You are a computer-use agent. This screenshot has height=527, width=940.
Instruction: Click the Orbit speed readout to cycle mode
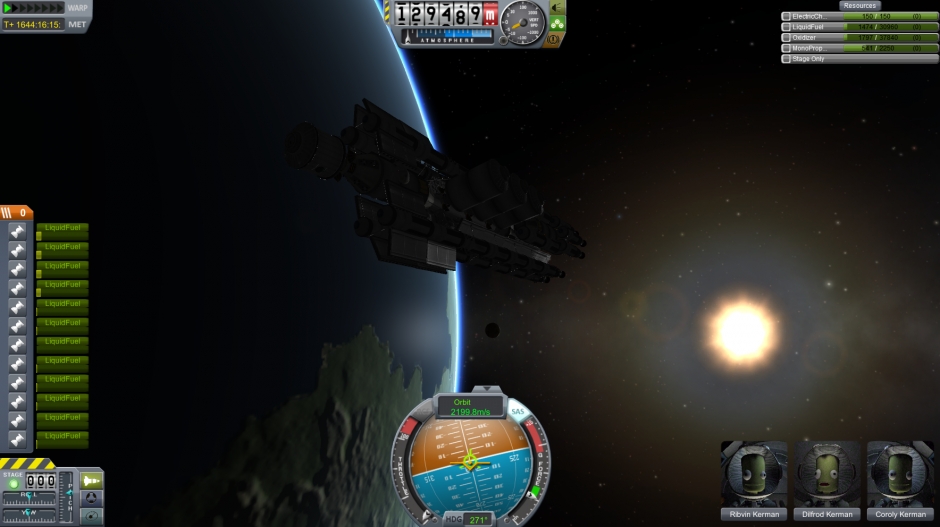coord(470,407)
